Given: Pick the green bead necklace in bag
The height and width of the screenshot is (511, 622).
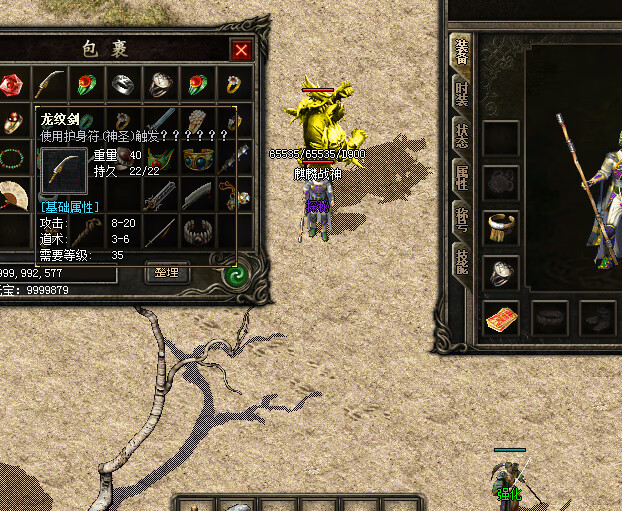Looking at the screenshot, I should pyautogui.click(x=12, y=157).
